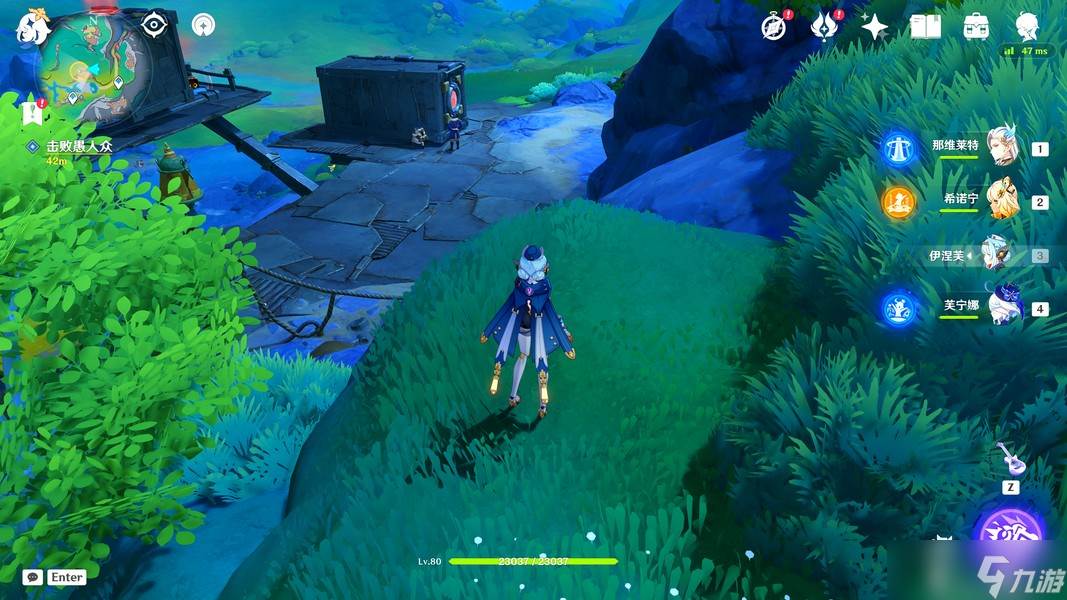Open the battle pass wings icon
The height and width of the screenshot is (600, 1067).
(x=823, y=26)
